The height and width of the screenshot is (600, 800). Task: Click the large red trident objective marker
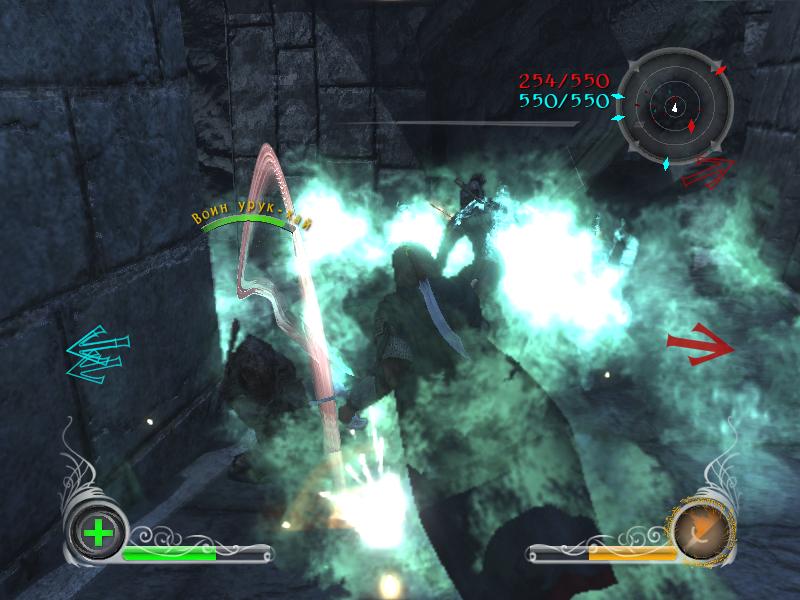pos(698,342)
